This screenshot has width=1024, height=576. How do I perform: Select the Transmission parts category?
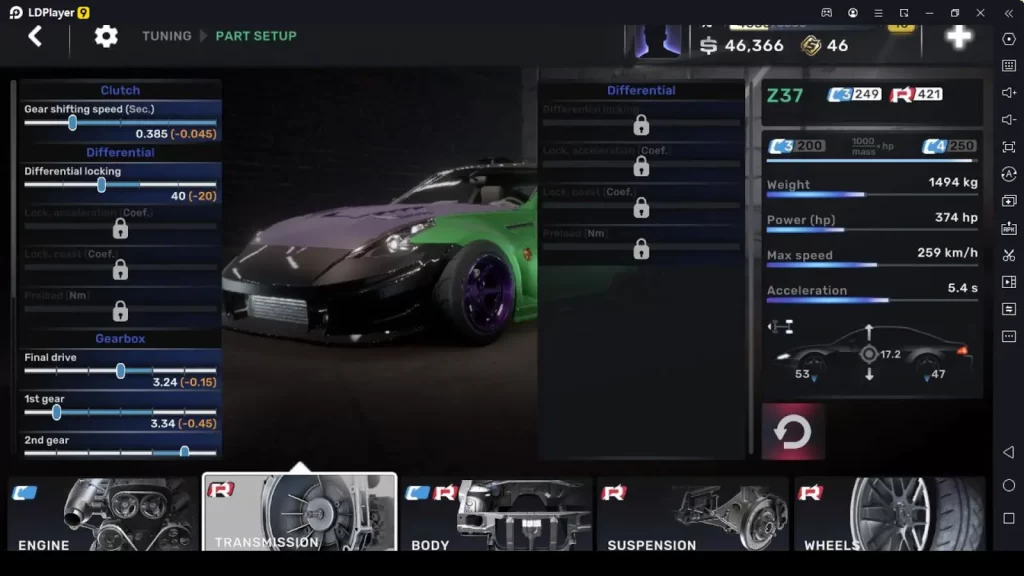[299, 512]
